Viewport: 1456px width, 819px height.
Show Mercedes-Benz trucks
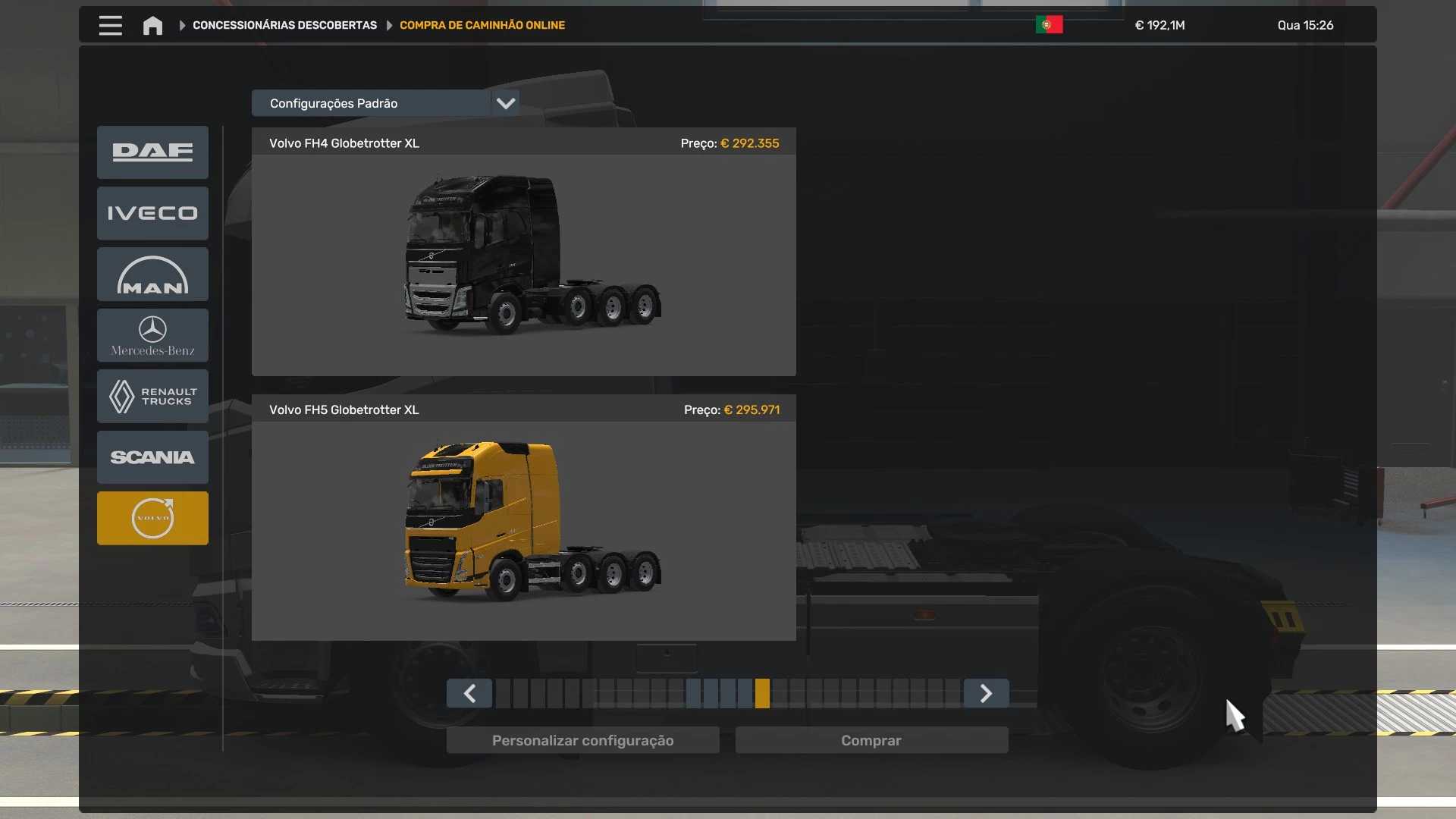[152, 335]
